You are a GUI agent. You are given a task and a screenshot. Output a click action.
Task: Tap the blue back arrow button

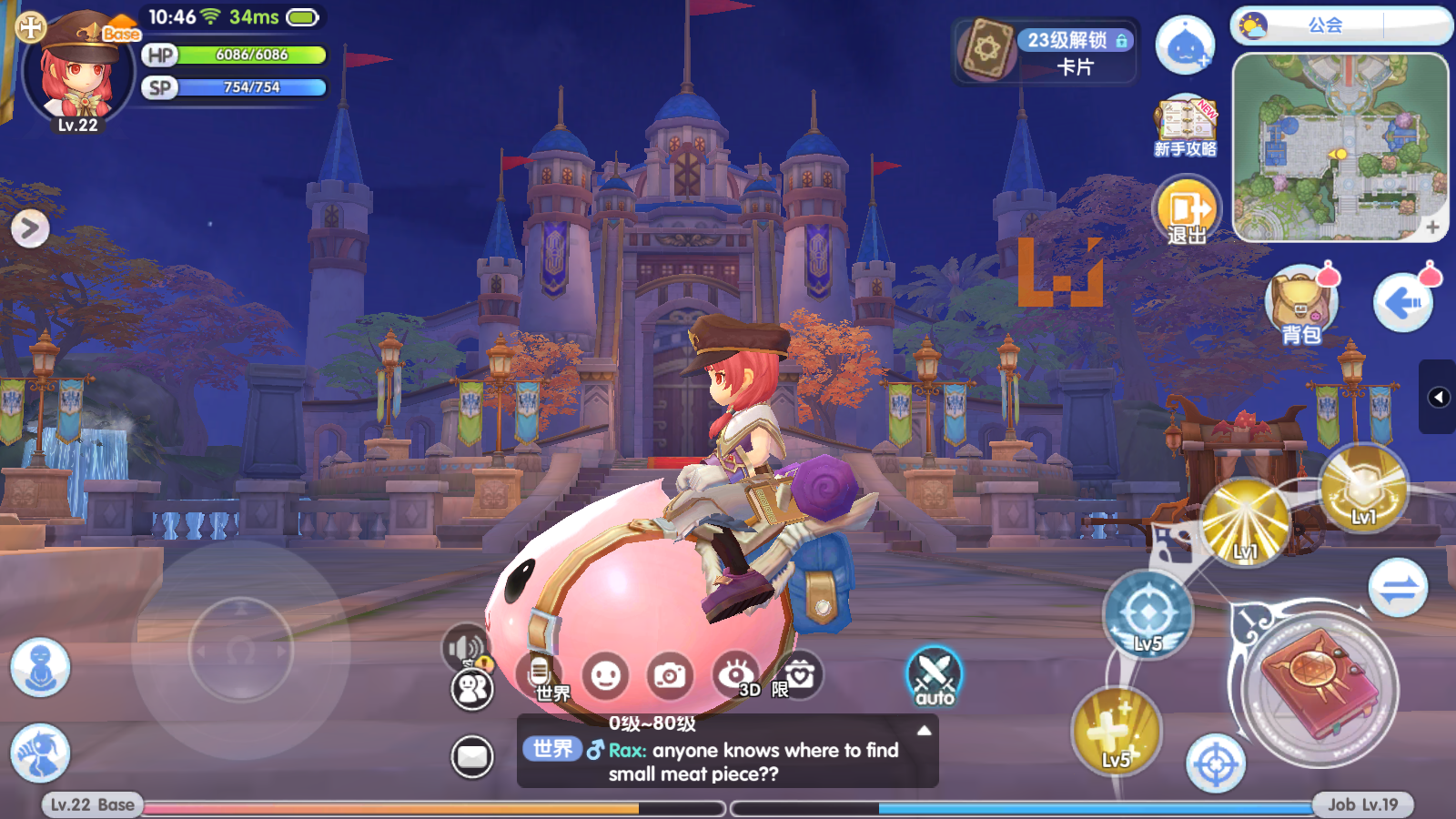click(1402, 303)
